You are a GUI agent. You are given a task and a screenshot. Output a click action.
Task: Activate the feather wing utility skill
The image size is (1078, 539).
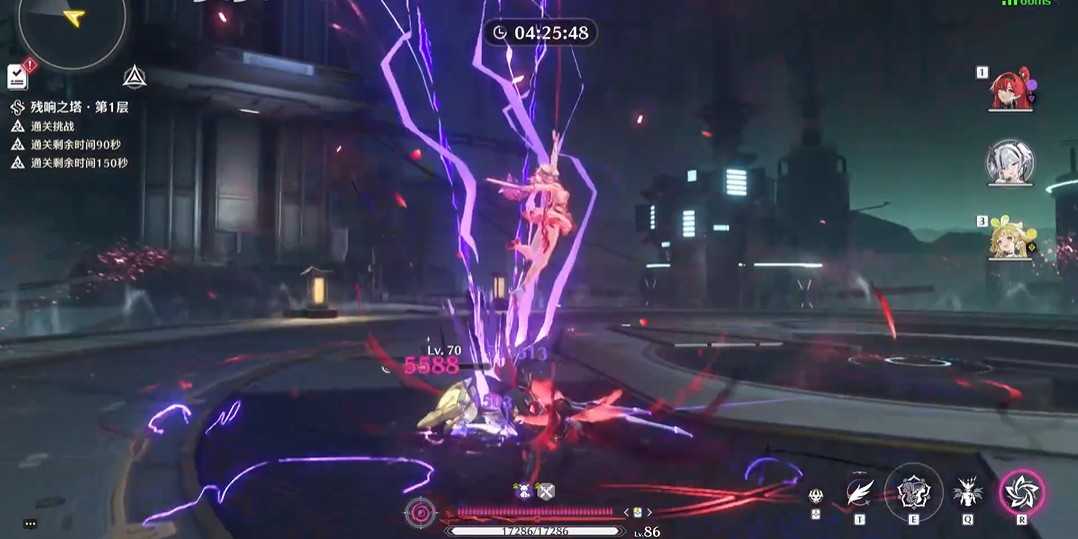pyautogui.click(x=860, y=491)
